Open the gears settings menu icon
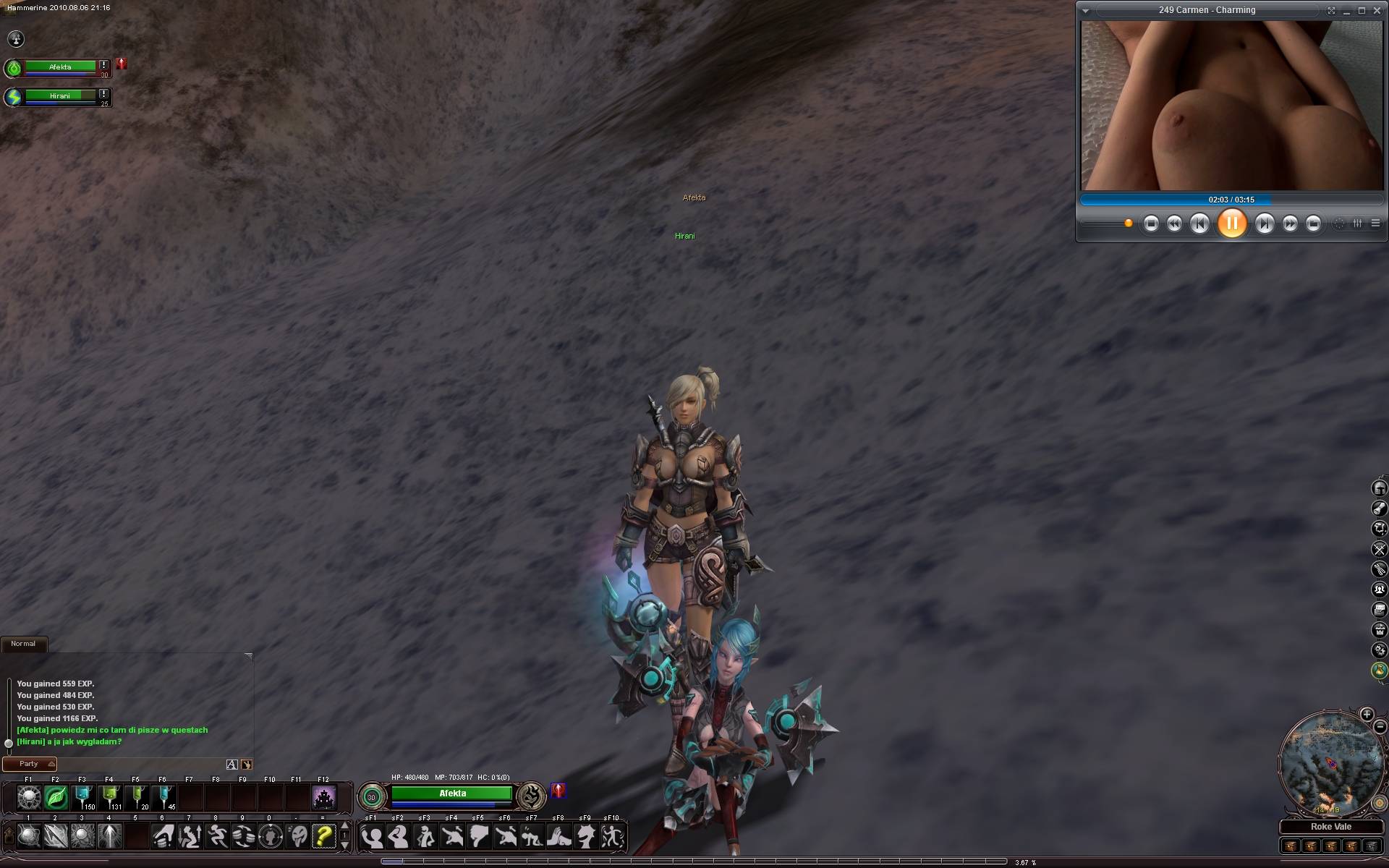The height and width of the screenshot is (868, 1389). [x=1380, y=650]
